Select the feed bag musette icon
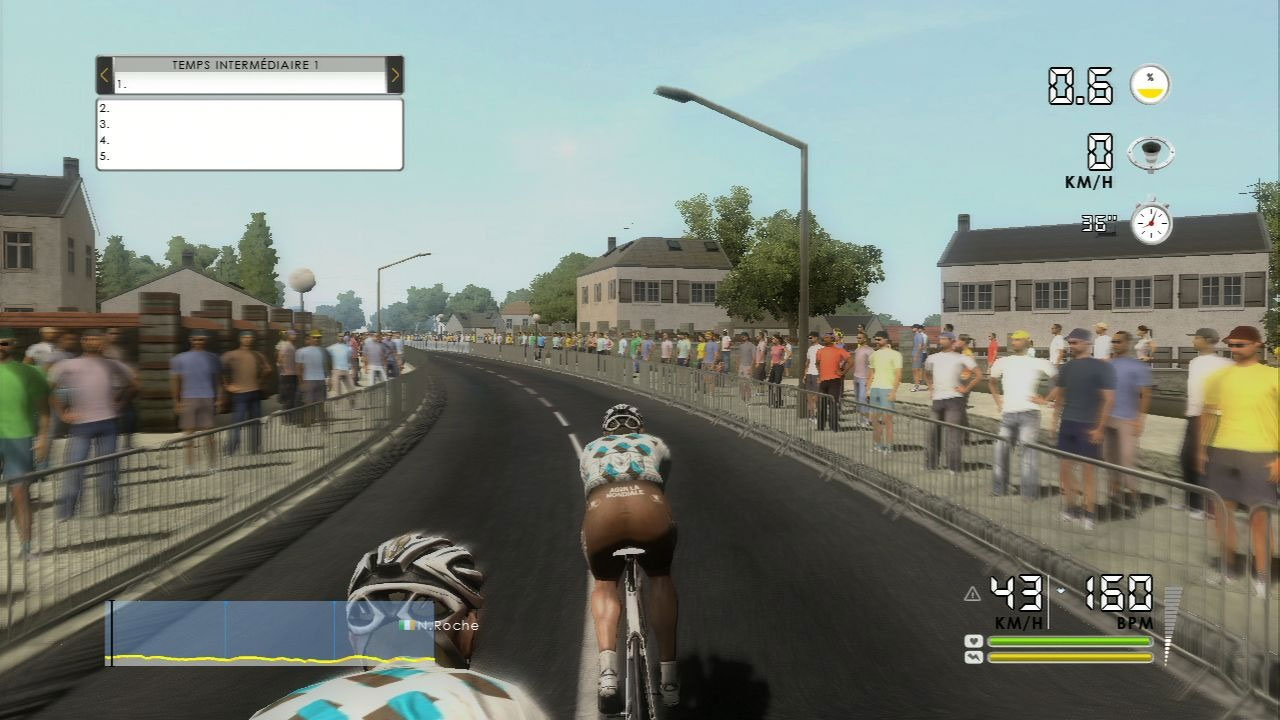 tap(1150, 153)
